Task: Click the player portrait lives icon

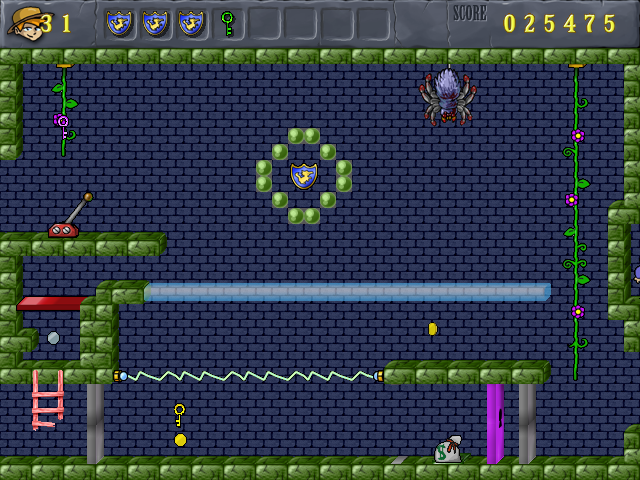Action: 24,22
